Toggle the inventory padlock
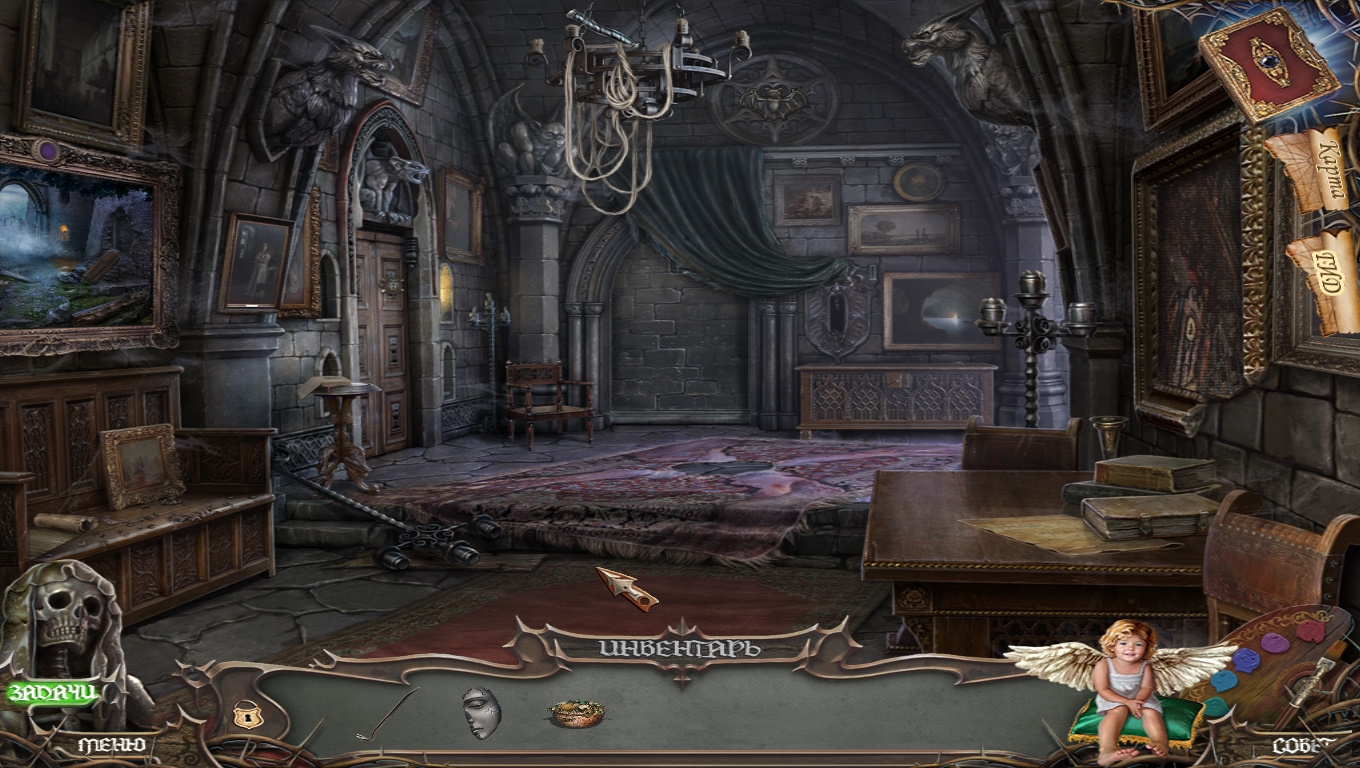 point(243,714)
